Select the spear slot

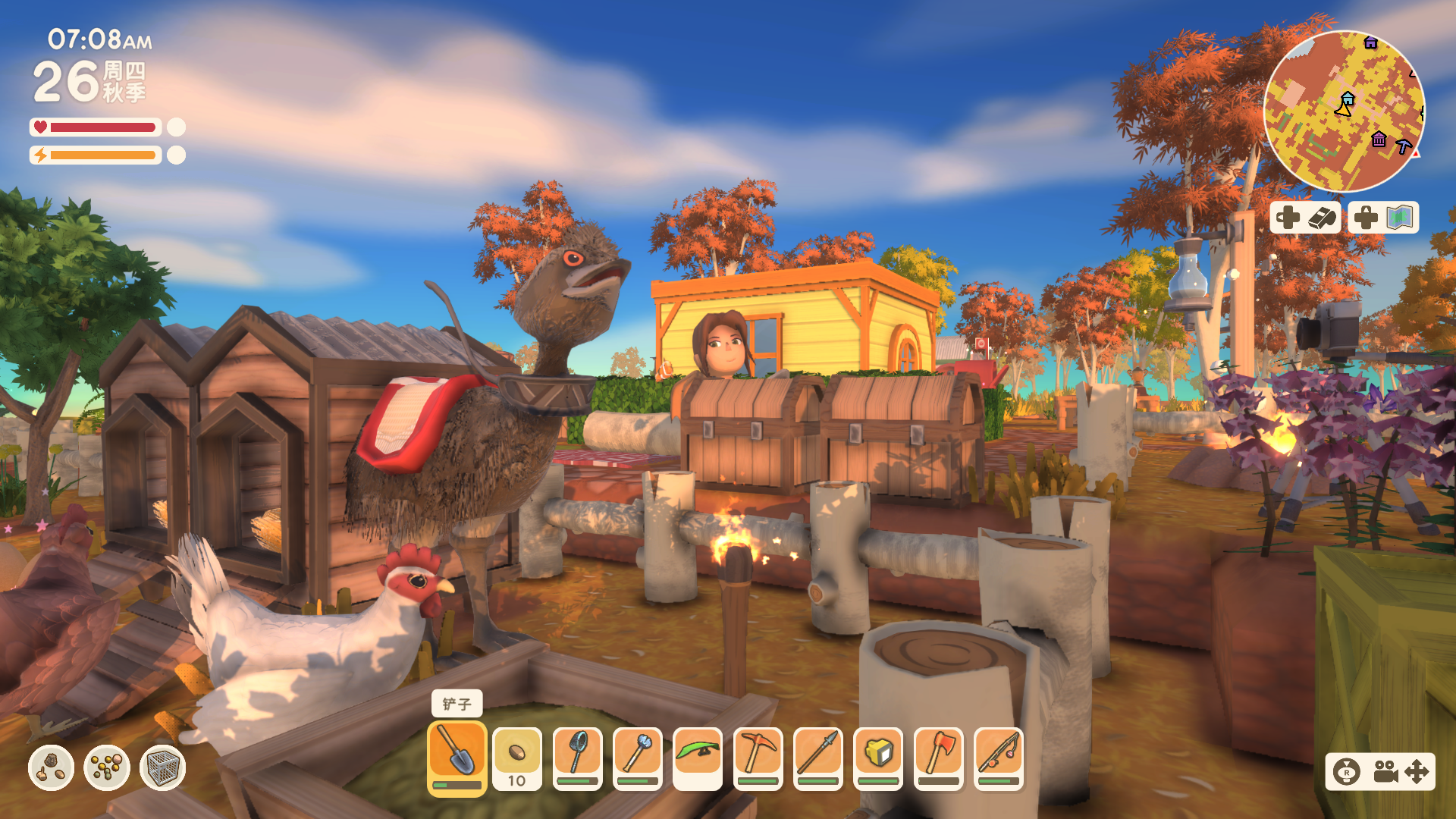point(818,756)
